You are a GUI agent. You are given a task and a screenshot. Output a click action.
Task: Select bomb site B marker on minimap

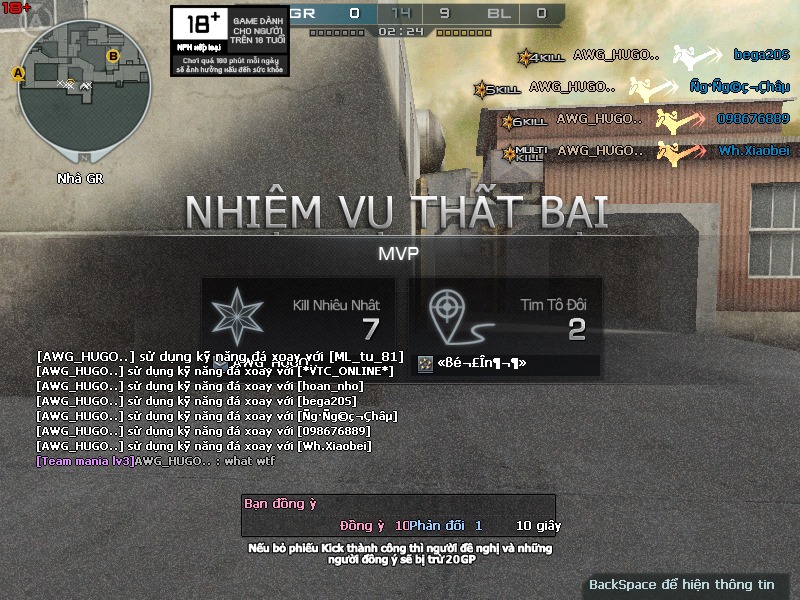tap(113, 56)
